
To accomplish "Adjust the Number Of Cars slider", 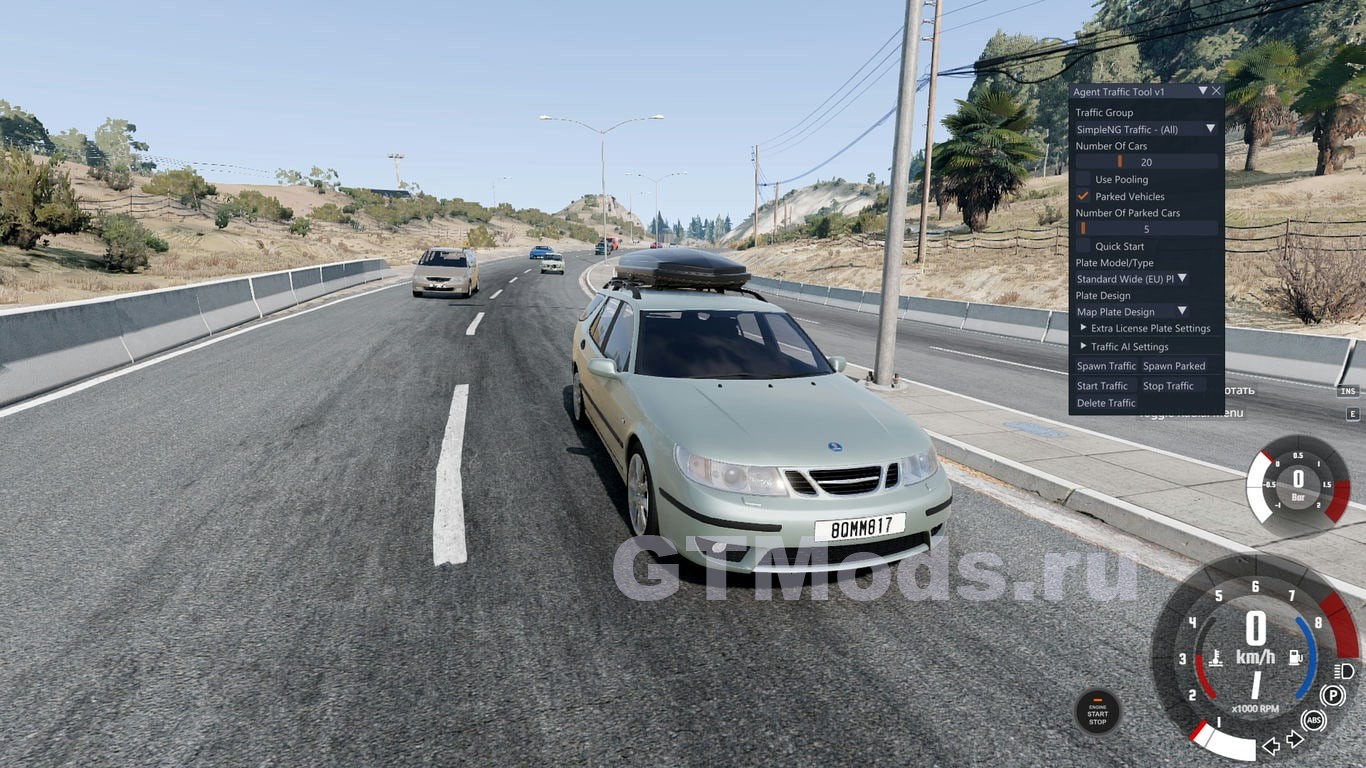I will (1146, 162).
